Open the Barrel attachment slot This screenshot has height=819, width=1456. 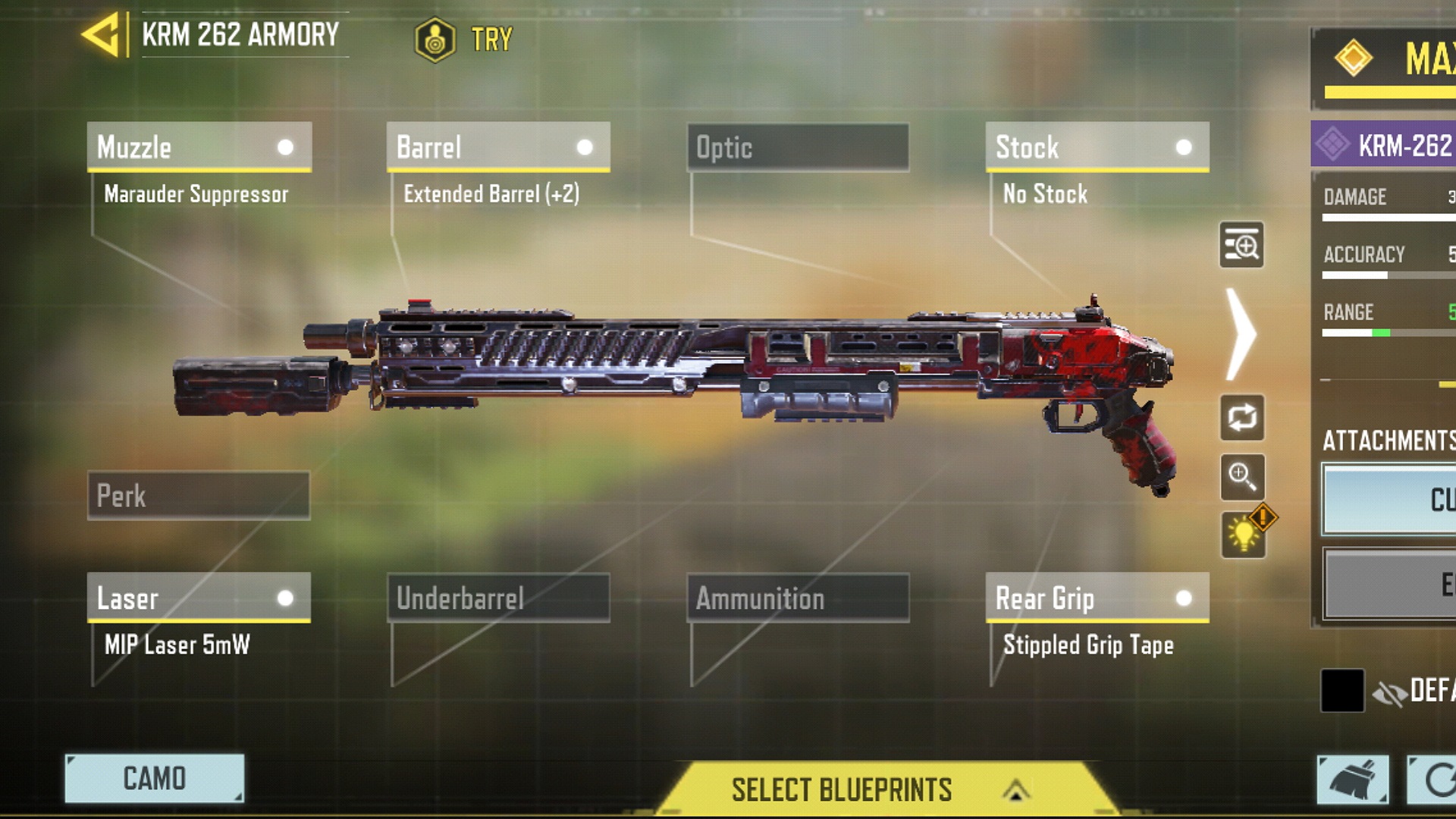tap(498, 147)
